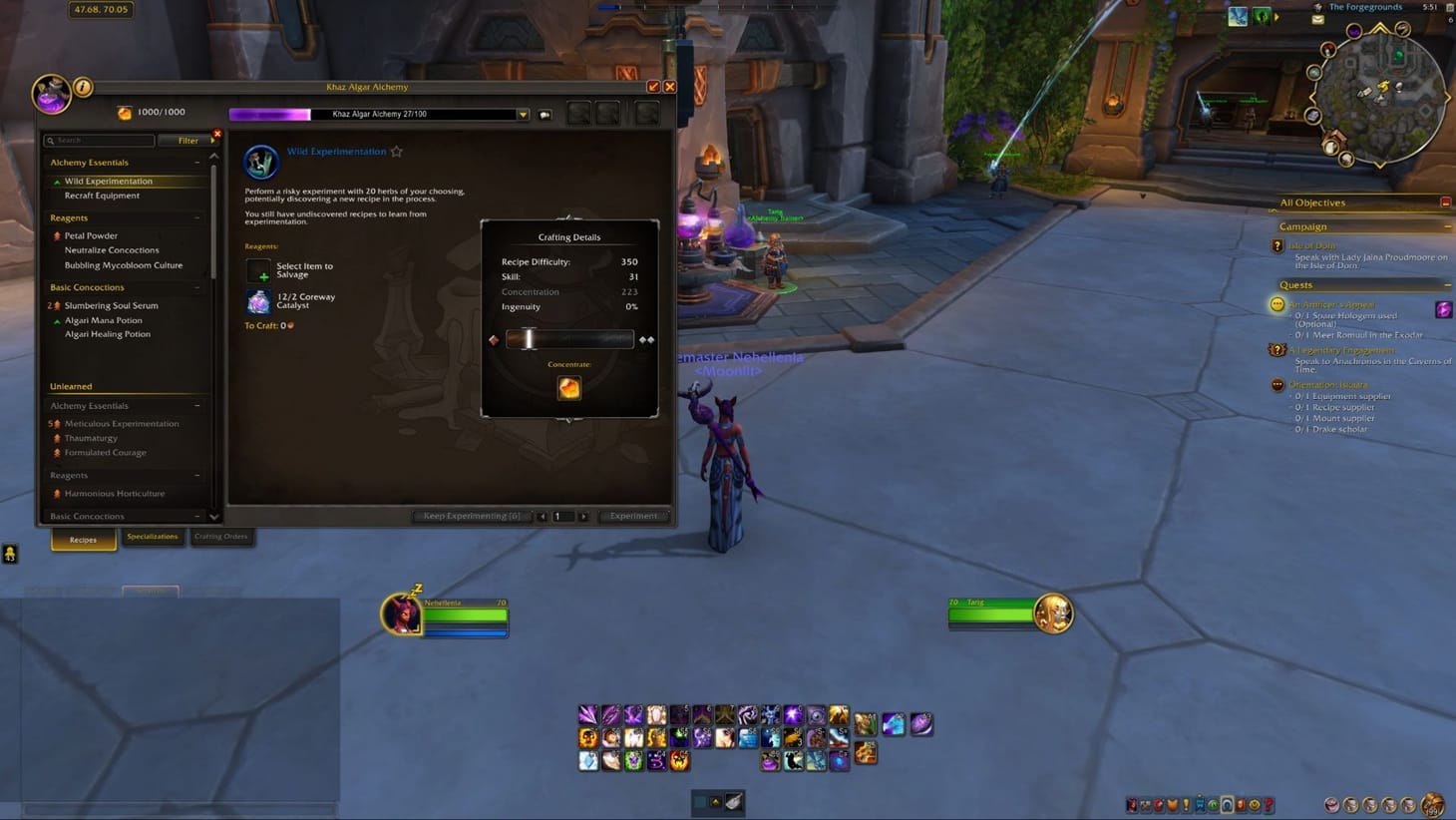Click the chat bubble icon beside the skill bar
This screenshot has height=820, width=1456.
click(544, 114)
